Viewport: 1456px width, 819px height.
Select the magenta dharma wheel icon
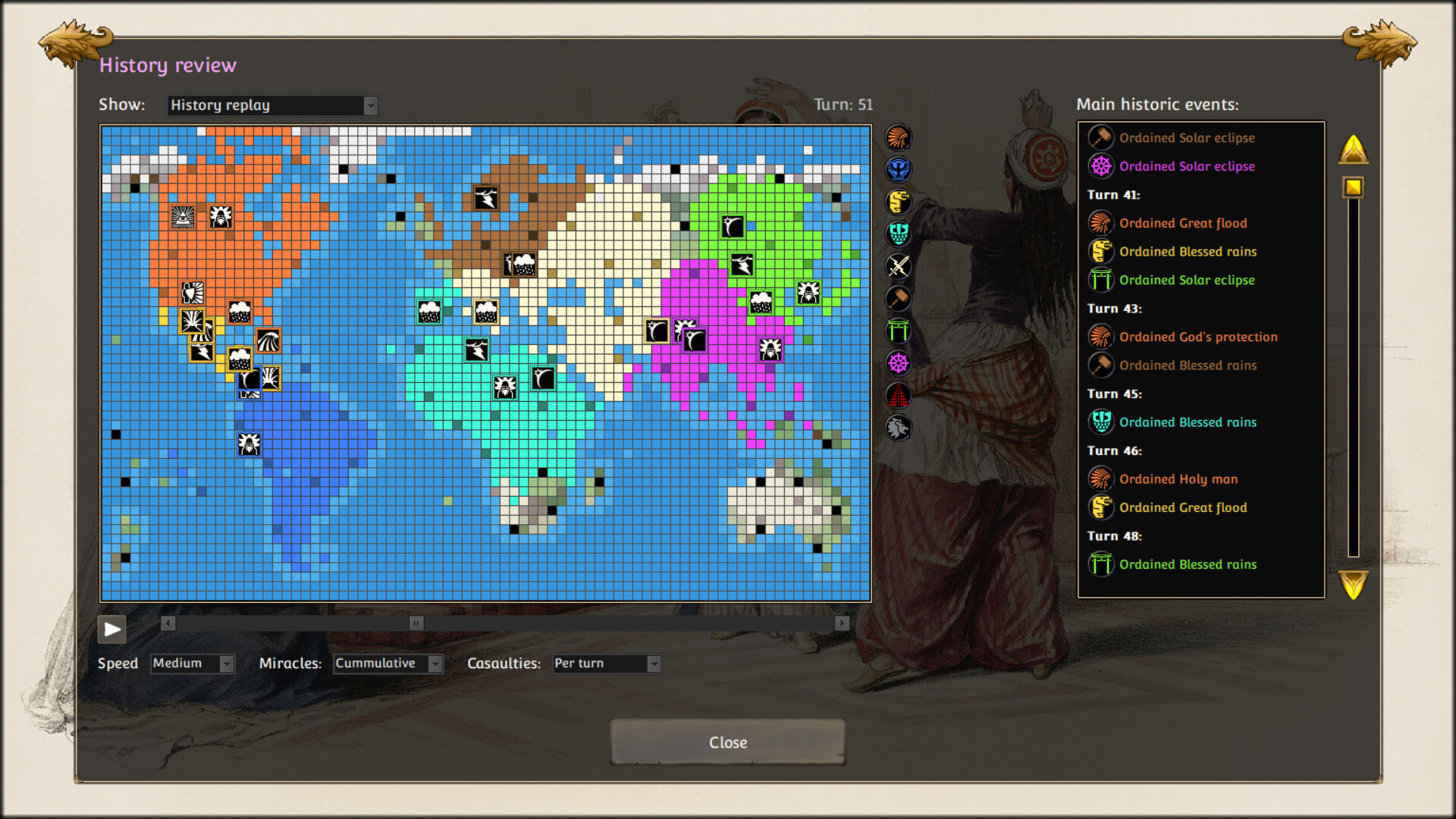pyautogui.click(x=898, y=364)
